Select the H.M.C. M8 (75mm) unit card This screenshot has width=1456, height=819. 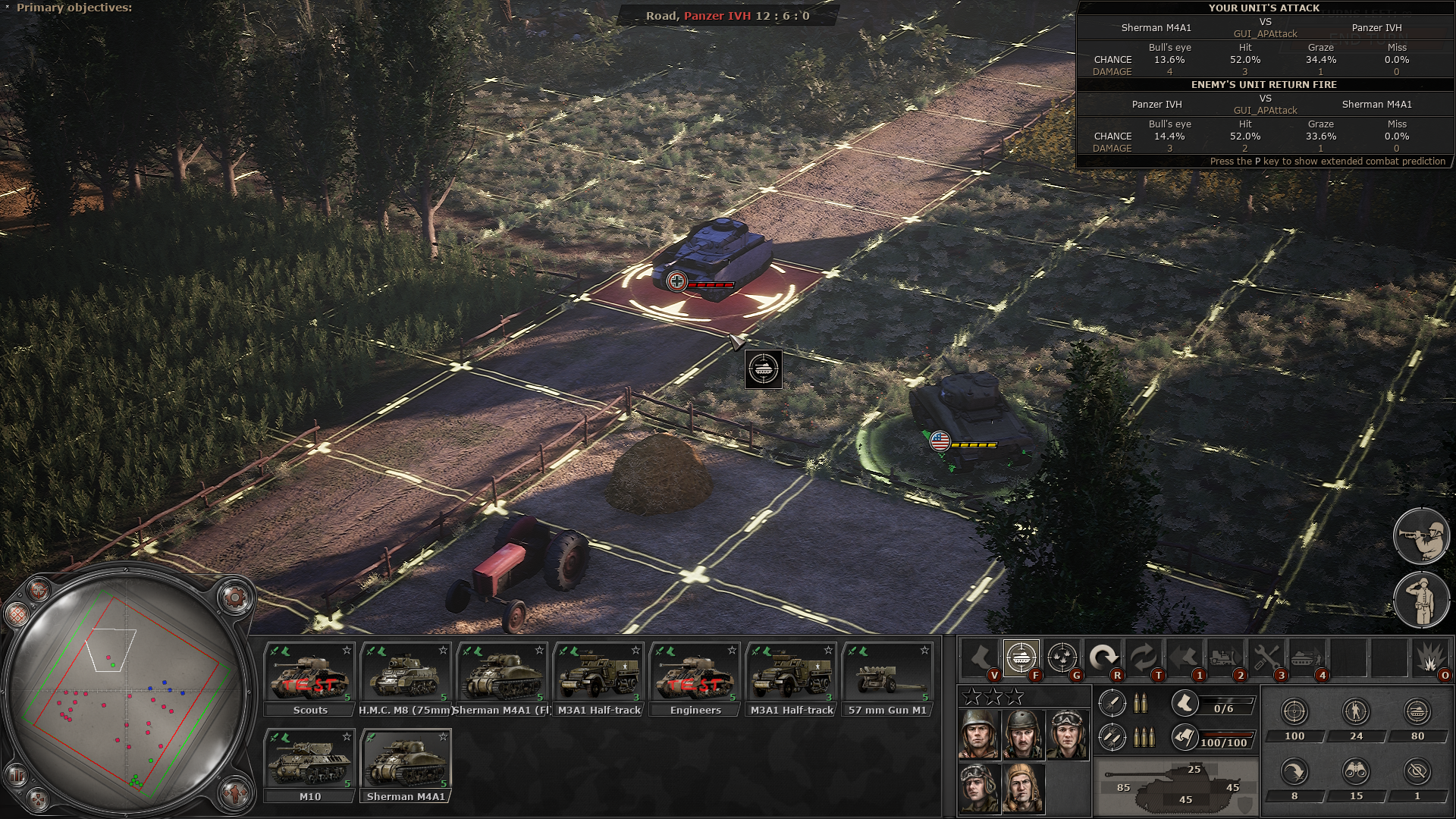[406, 679]
